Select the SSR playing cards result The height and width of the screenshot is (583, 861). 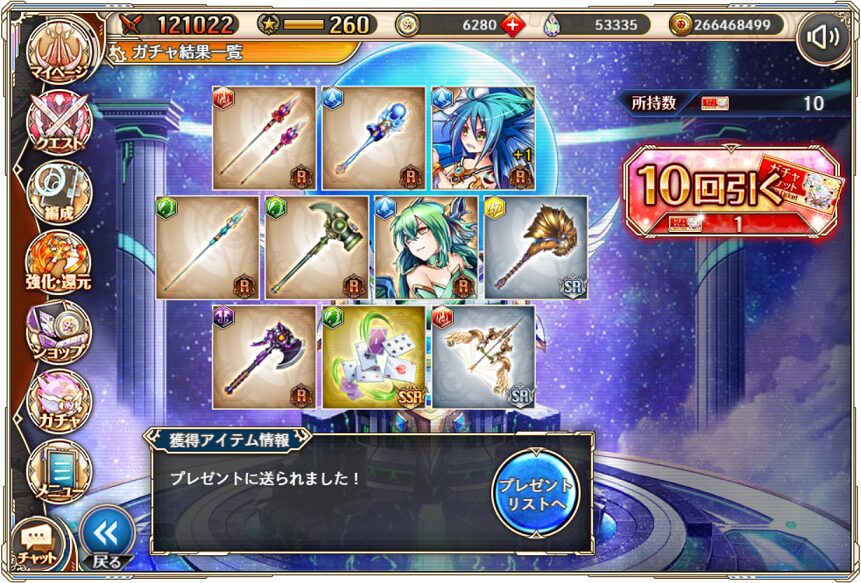(x=374, y=356)
